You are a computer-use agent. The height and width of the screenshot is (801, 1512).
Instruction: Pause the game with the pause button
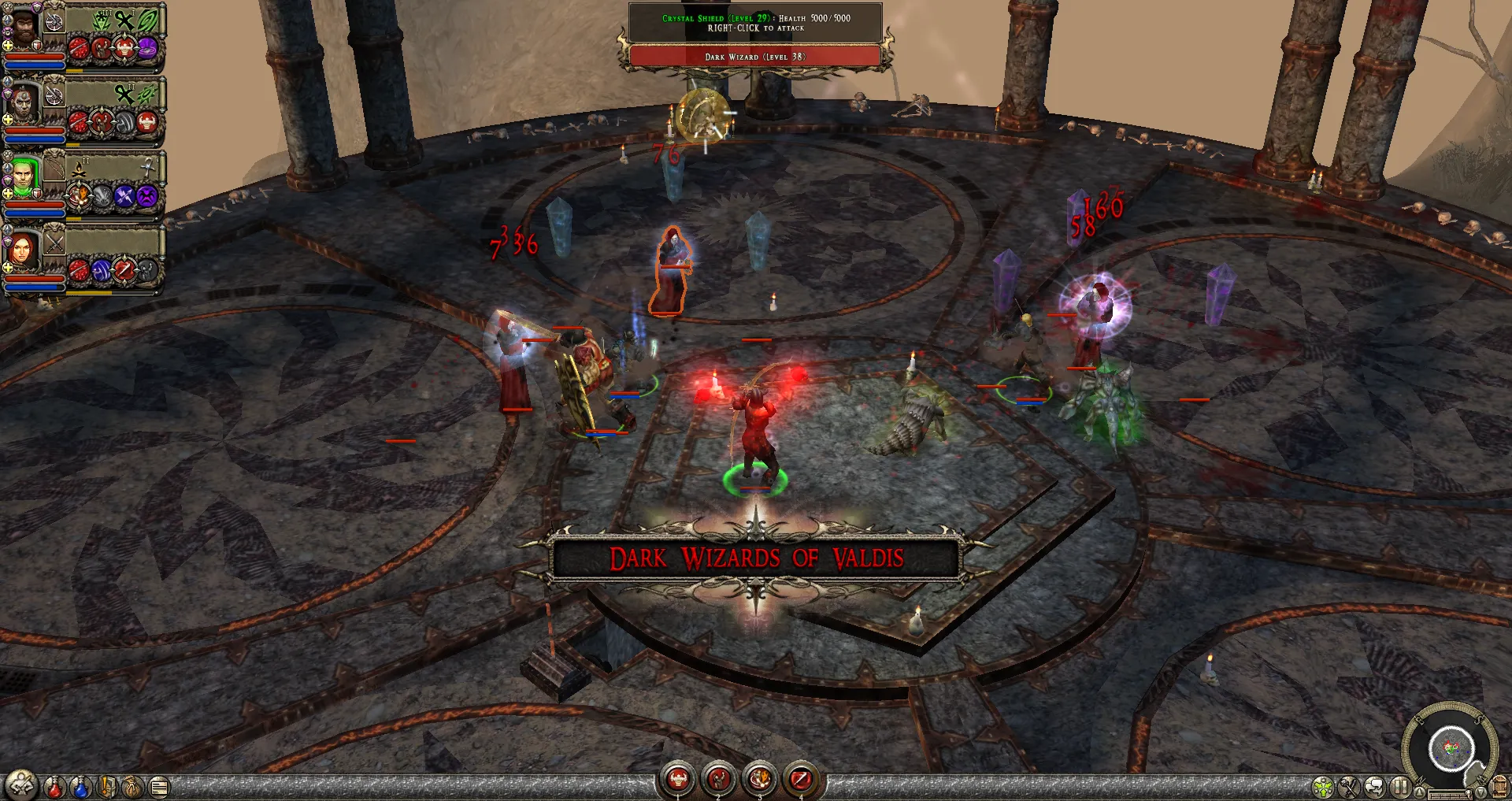point(1399,787)
